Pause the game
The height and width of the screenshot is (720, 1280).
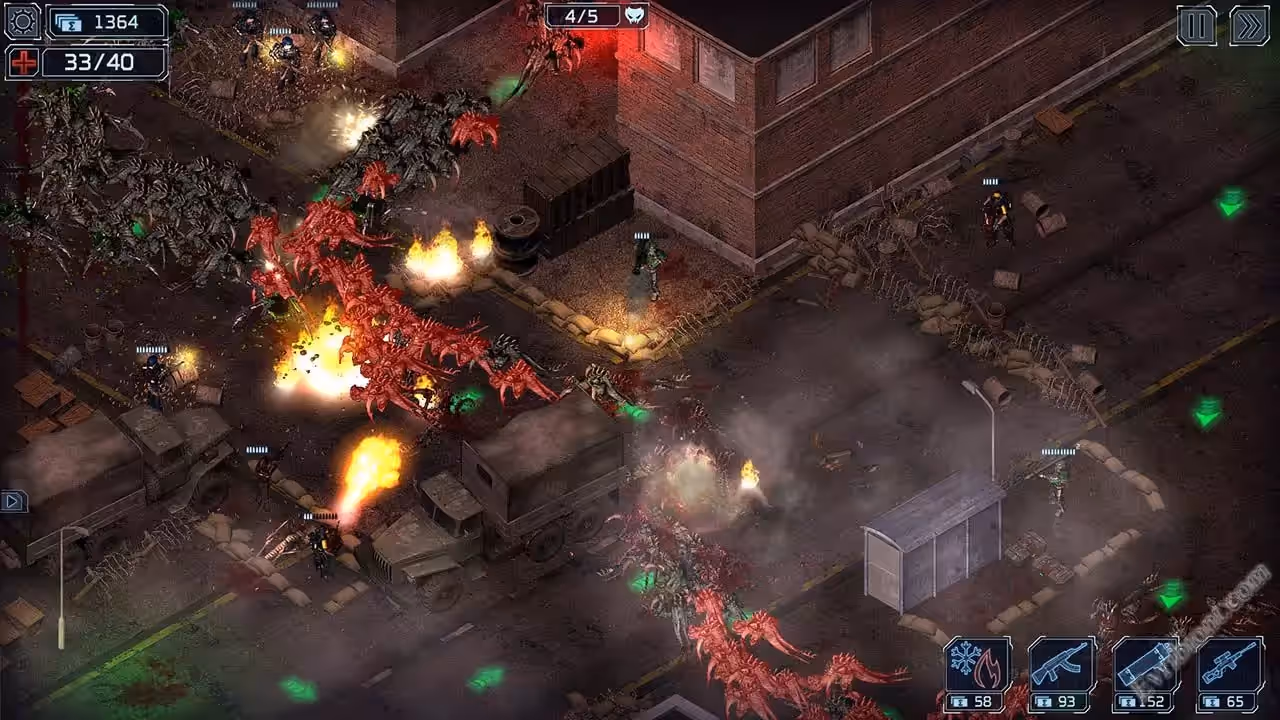pos(1196,25)
